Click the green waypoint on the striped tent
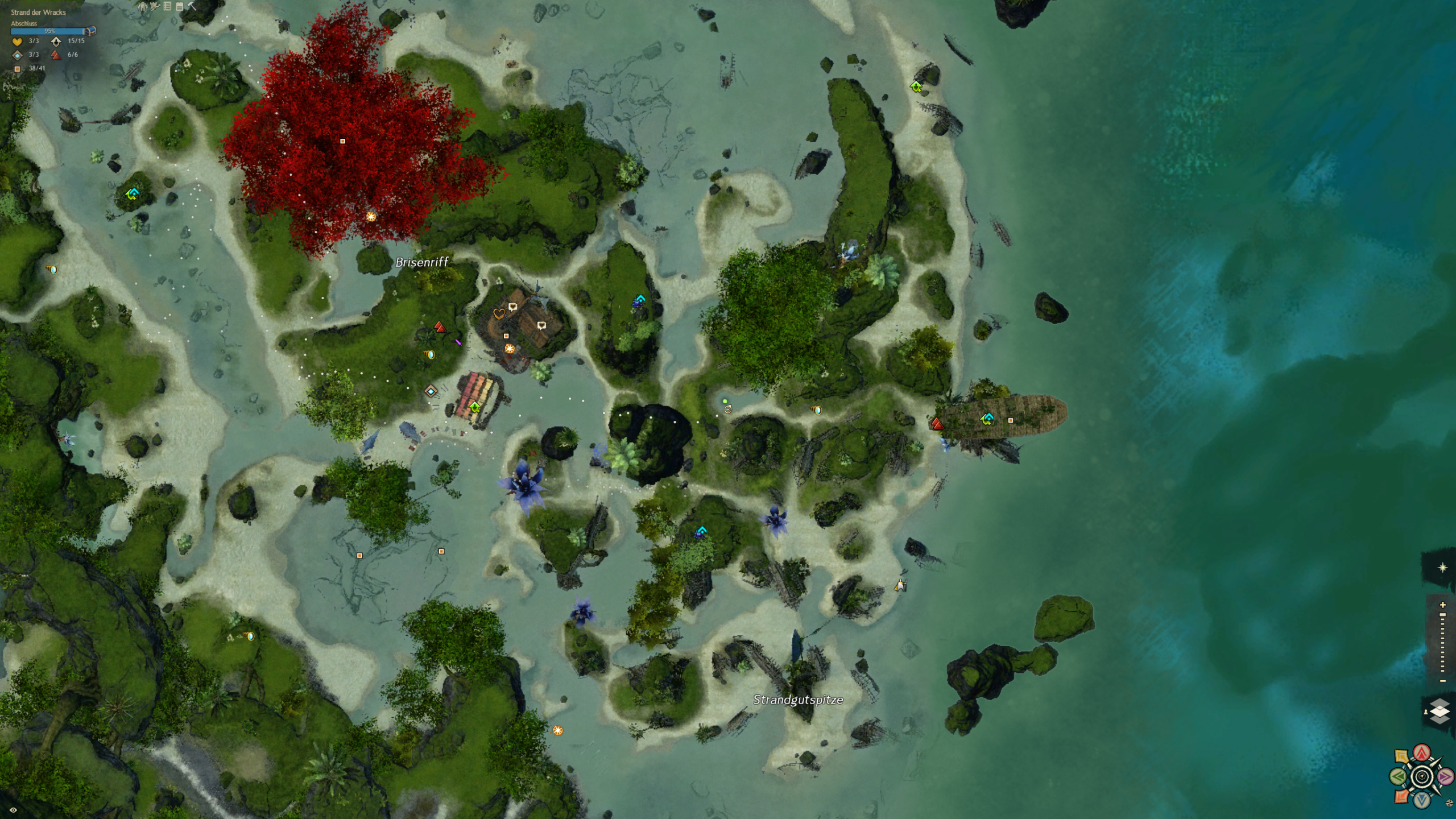 pos(475,407)
